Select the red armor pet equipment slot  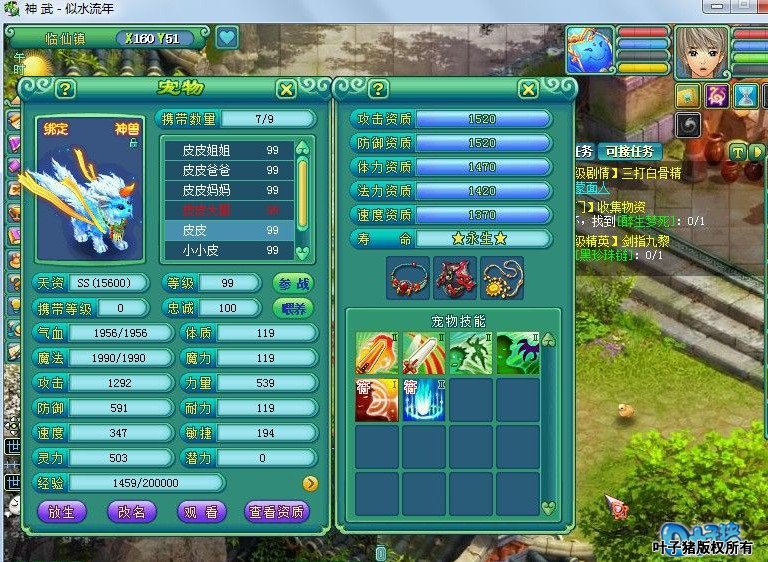[x=454, y=276]
